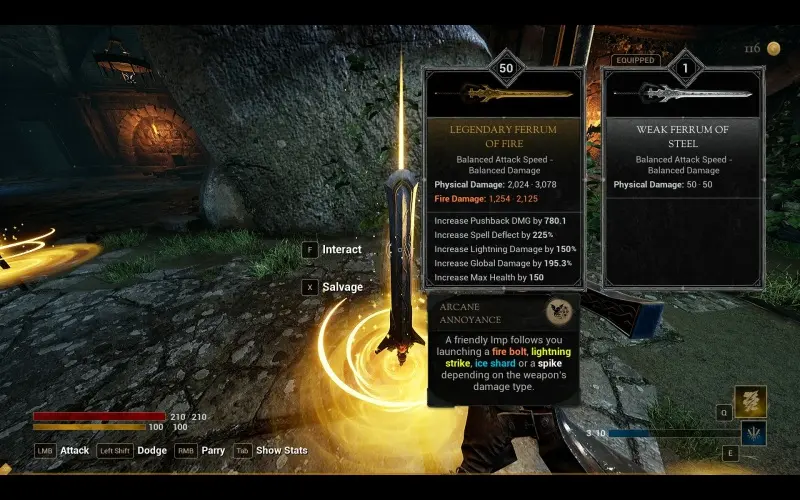
Task: Click the Arcane Annoyance perk icon
Action: click(559, 312)
